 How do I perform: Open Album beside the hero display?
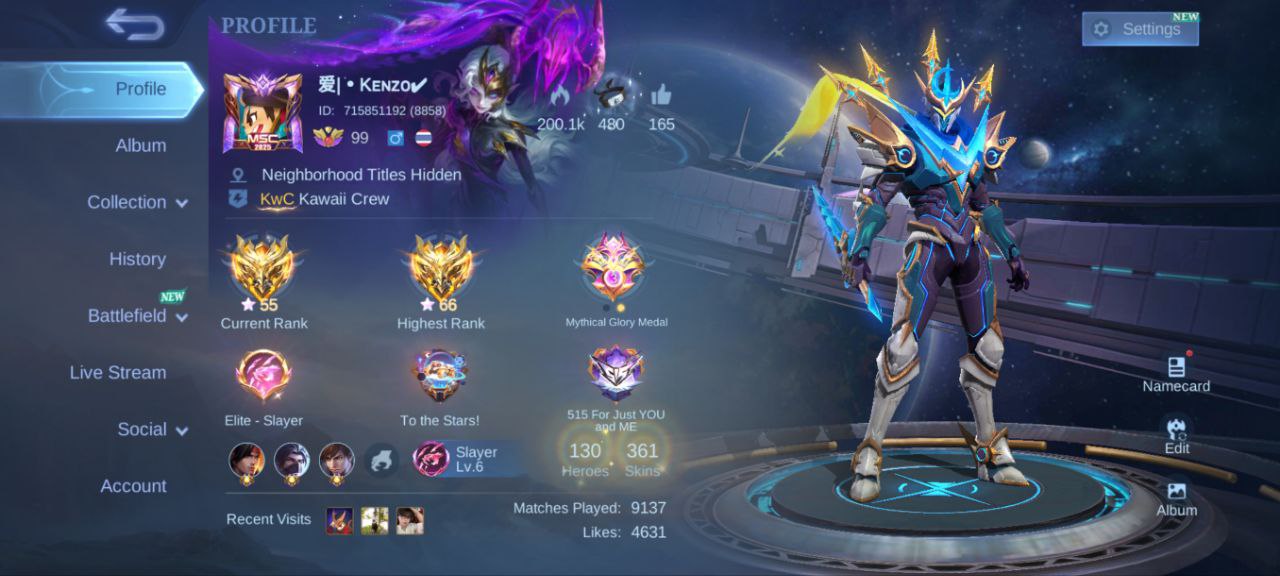tap(1176, 497)
